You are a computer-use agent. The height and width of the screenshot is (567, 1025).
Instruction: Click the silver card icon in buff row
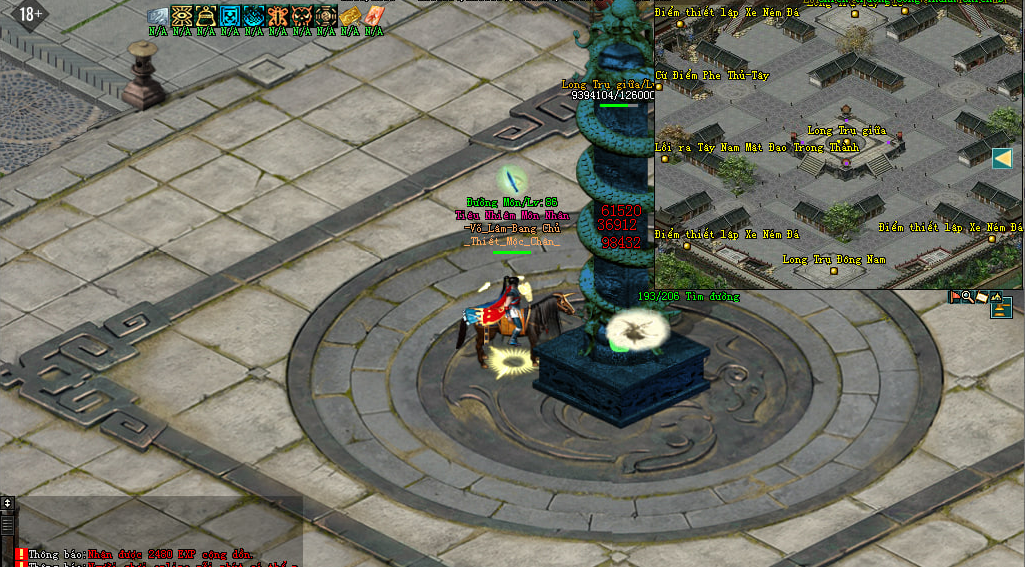coord(158,15)
